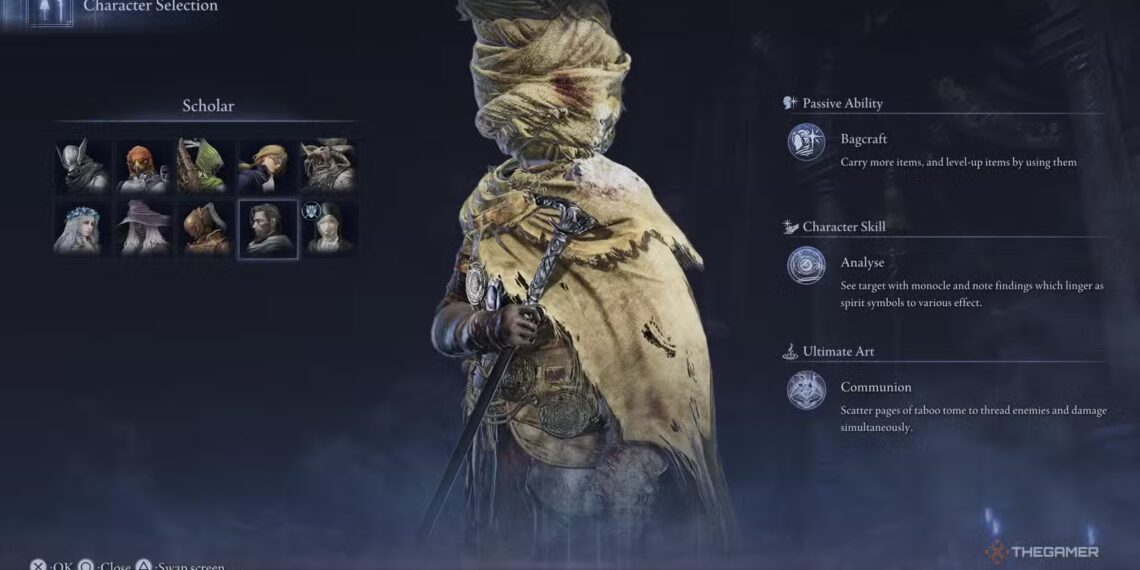Pick the Ironeye green-hooded archer portrait

tap(204, 166)
